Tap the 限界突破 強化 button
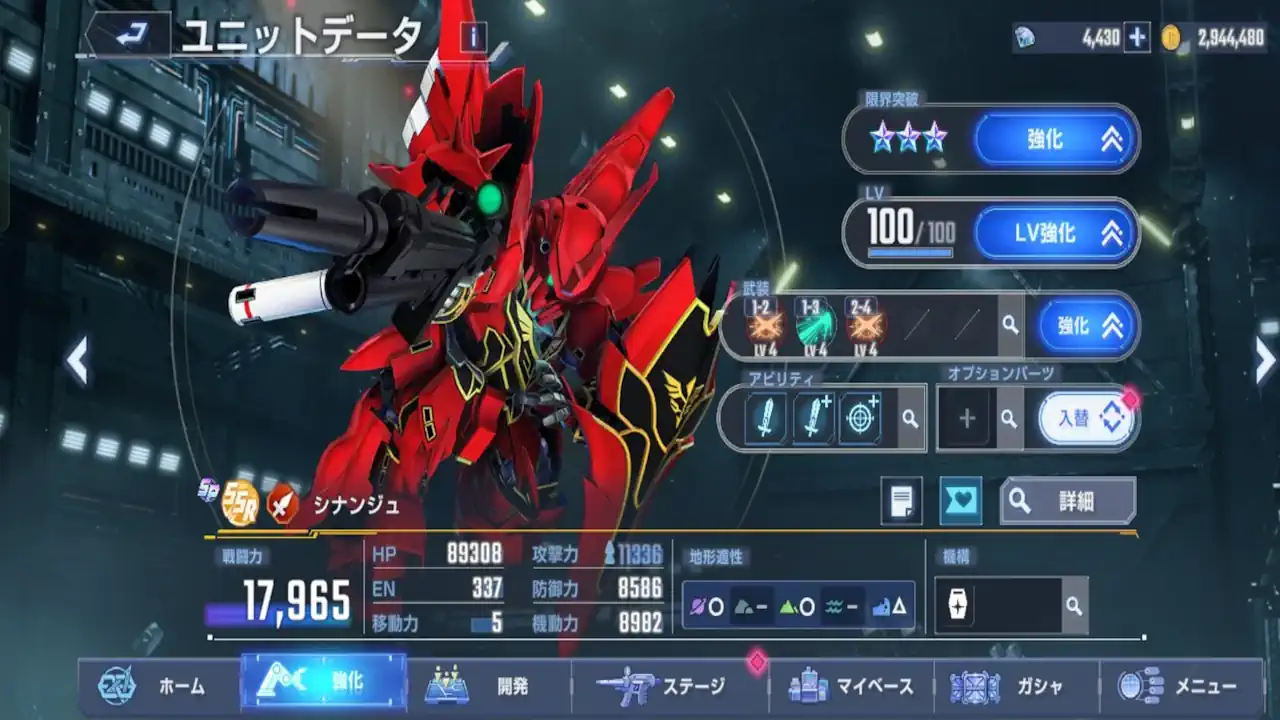 (1056, 139)
